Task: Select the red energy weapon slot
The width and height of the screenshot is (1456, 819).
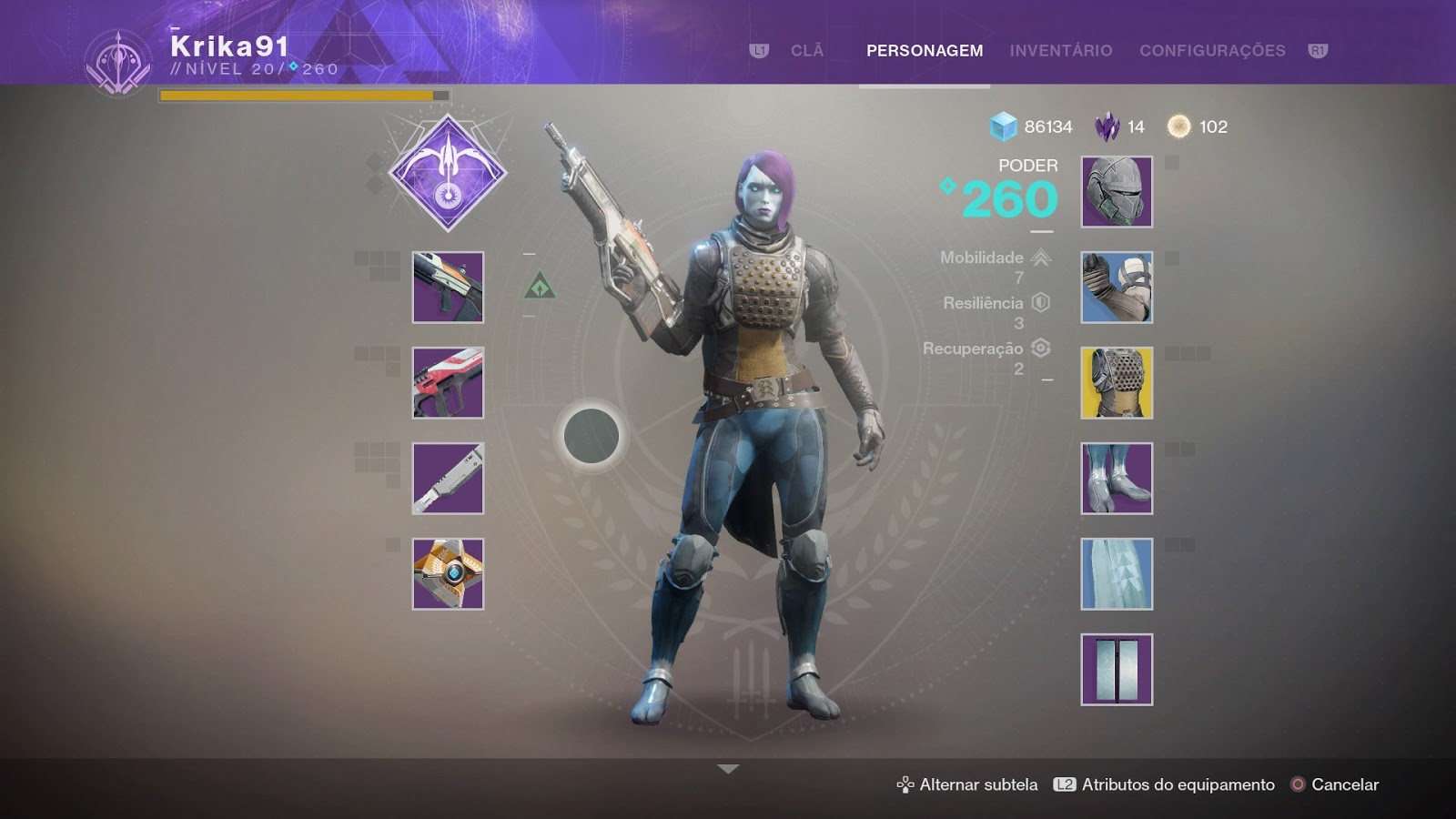Action: [447, 383]
